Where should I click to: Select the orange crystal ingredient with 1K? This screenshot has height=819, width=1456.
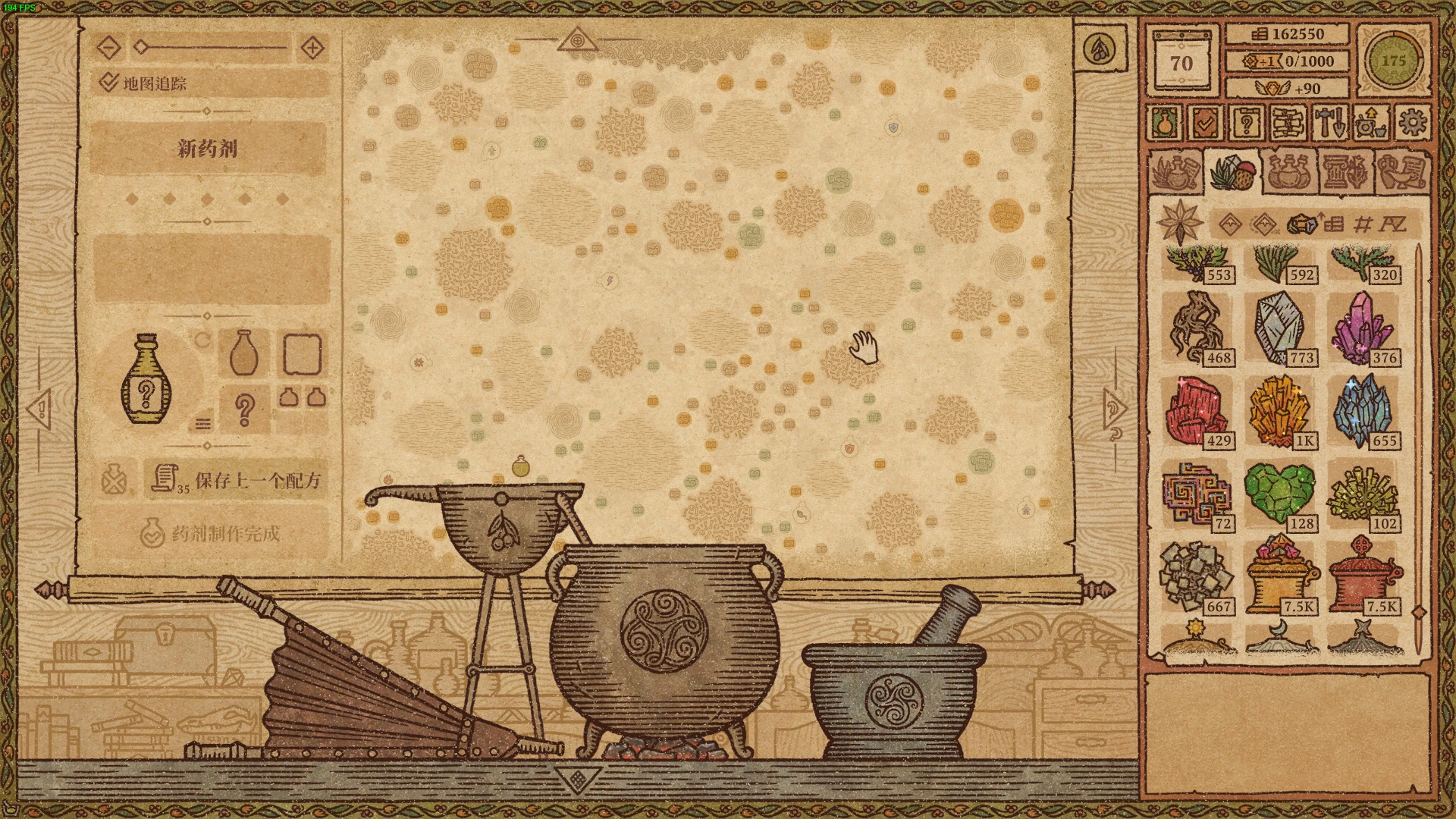click(1280, 412)
